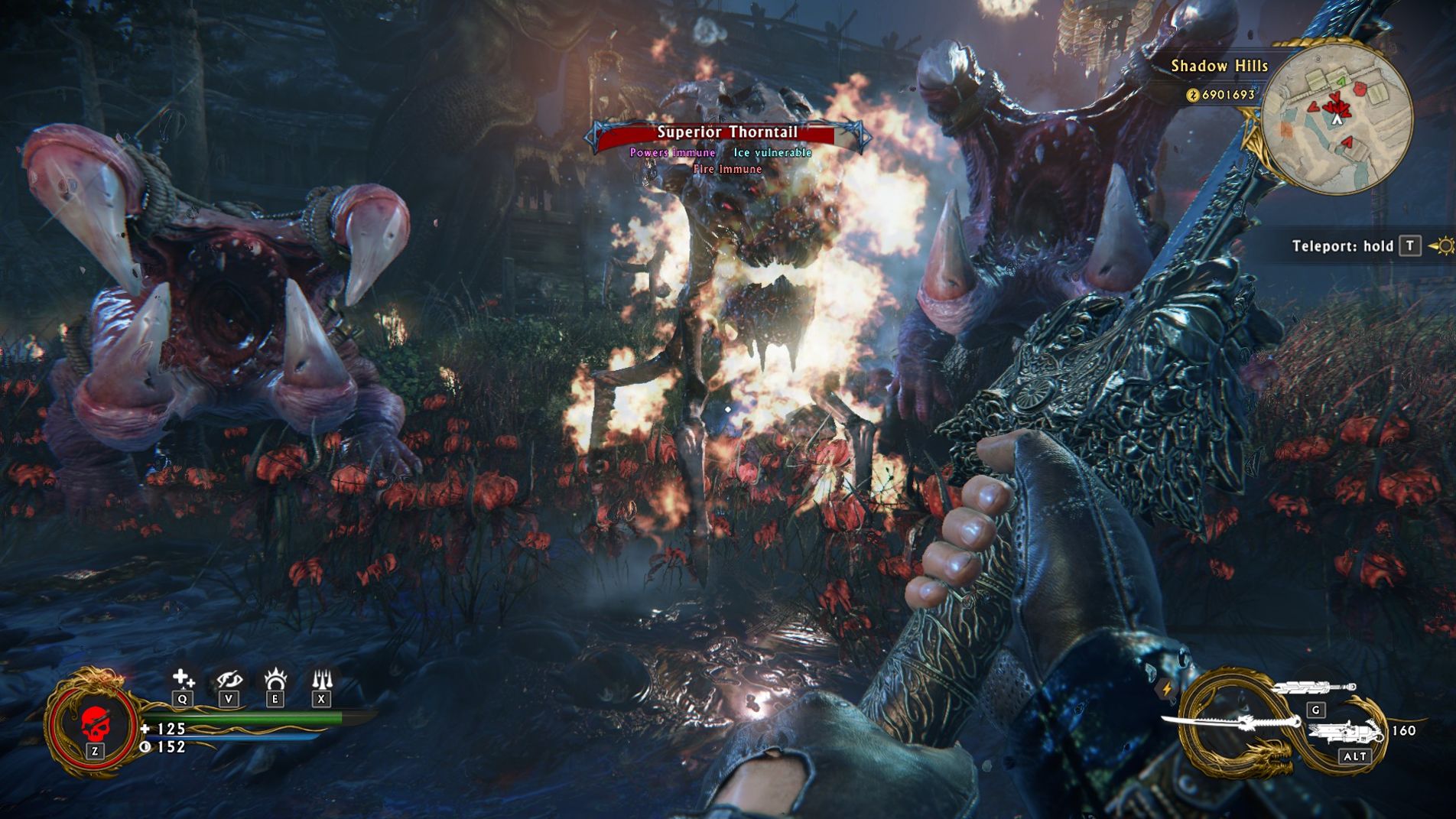Activate the healing plus-signs ability
Screen dimensions: 1456x819
tap(183, 678)
